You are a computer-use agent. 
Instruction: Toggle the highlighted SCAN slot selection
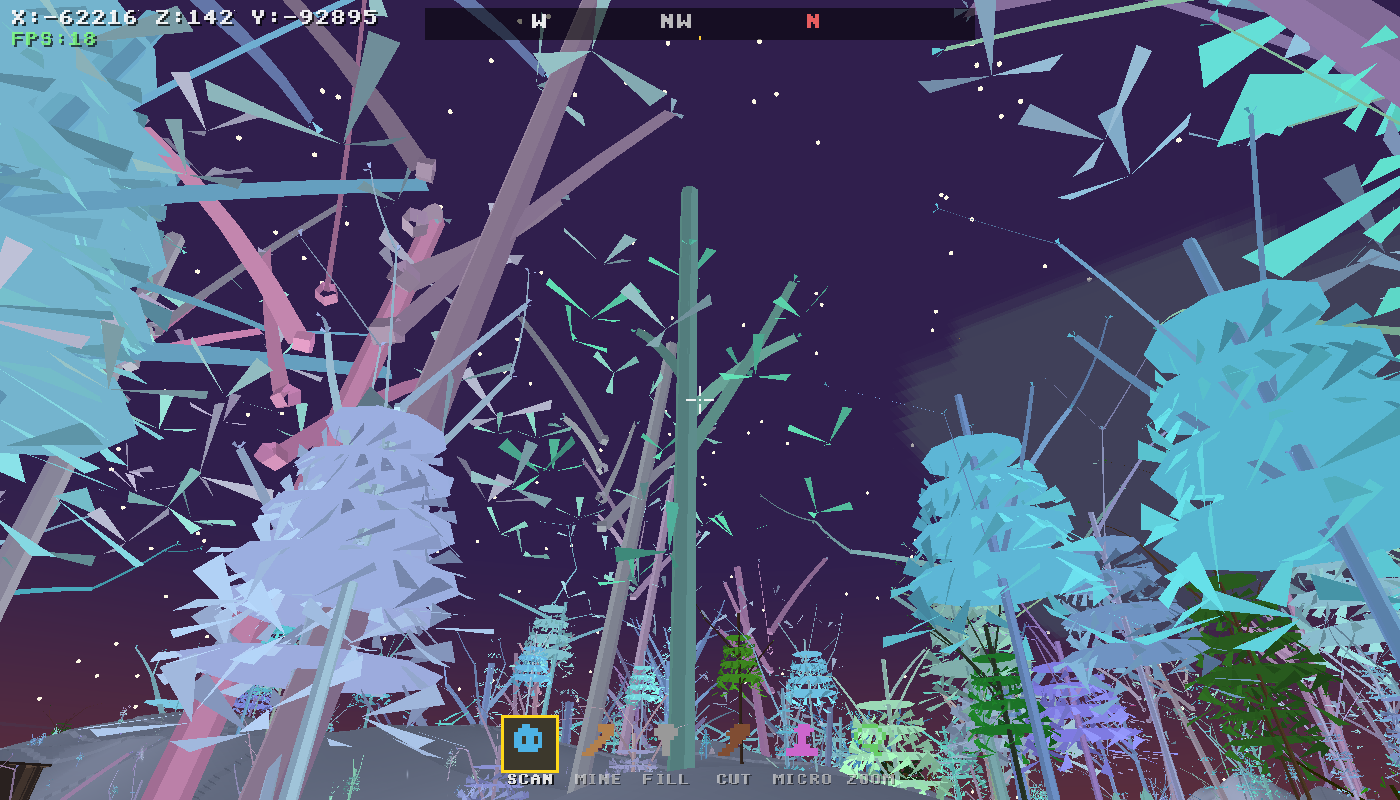[527, 742]
